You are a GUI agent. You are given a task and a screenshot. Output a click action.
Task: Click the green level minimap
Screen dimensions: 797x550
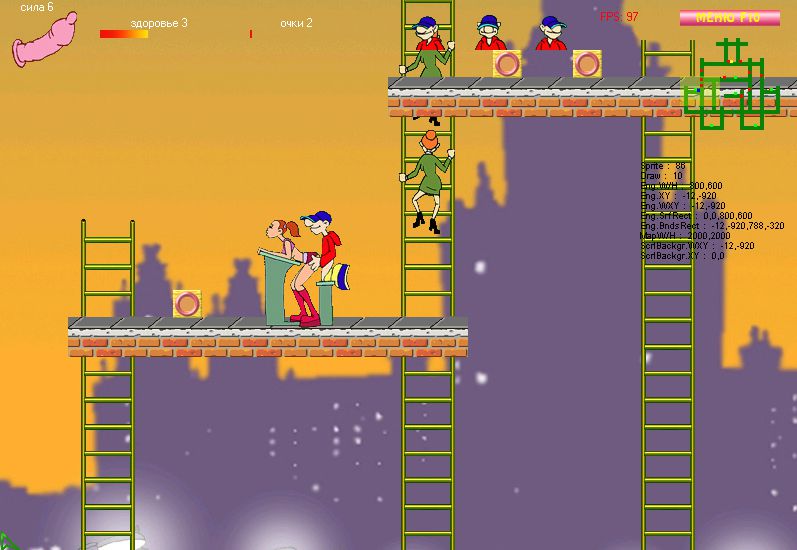732,87
